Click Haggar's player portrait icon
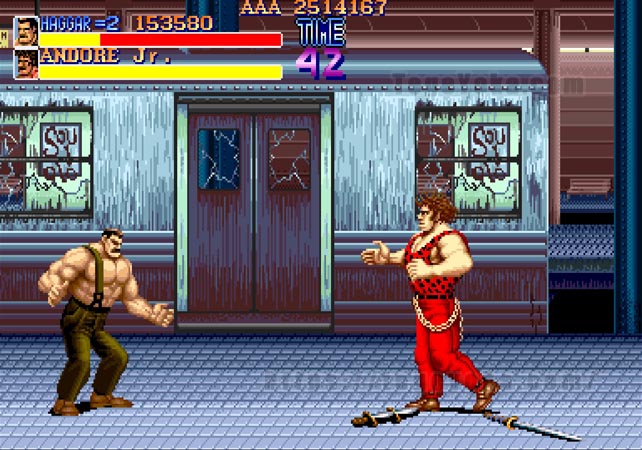642x450 pixels. point(26,31)
